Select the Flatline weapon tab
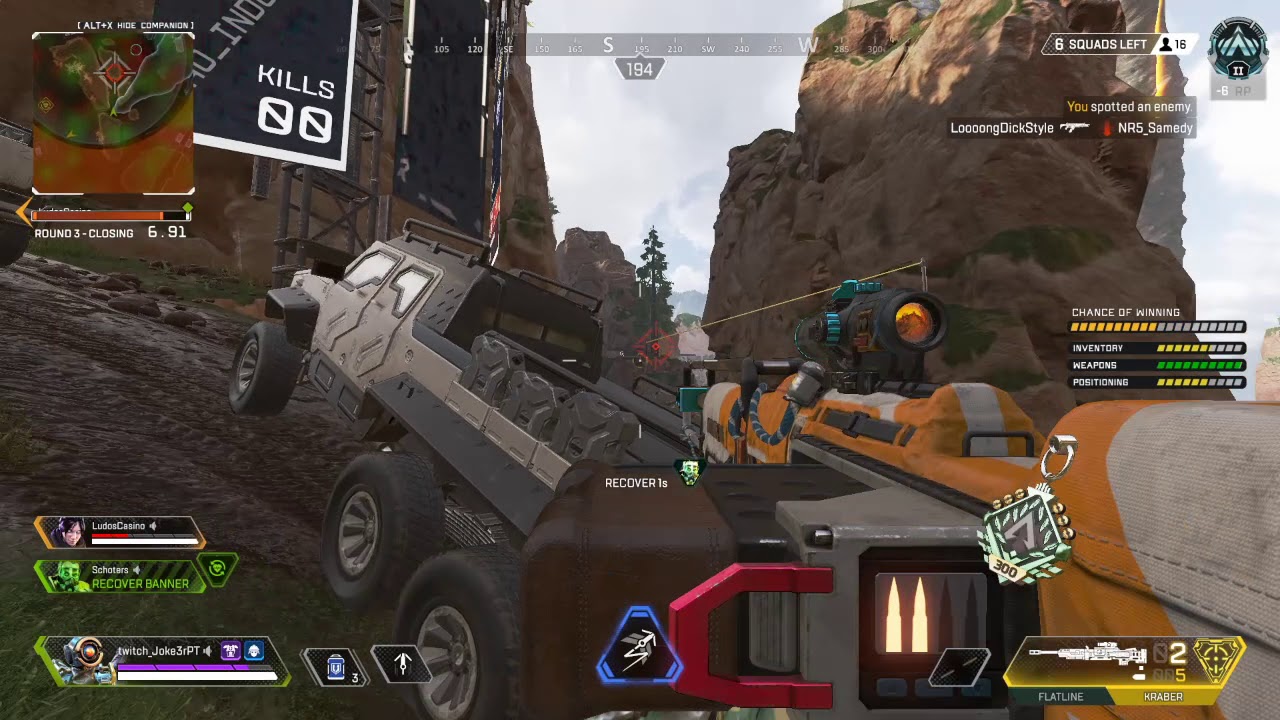Image resolution: width=1280 pixels, height=720 pixels. (1060, 697)
